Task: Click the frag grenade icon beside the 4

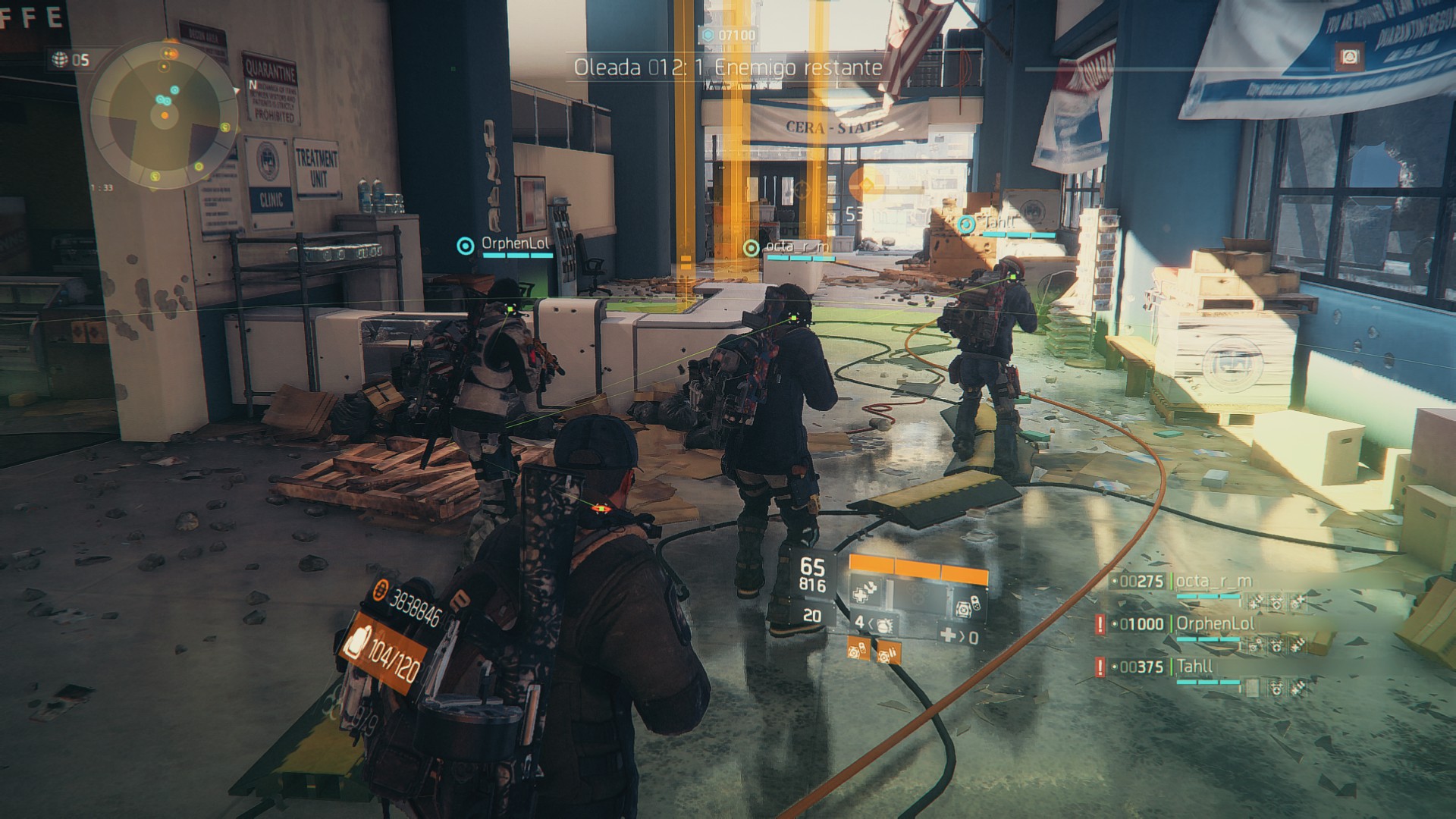Action: coord(883,625)
